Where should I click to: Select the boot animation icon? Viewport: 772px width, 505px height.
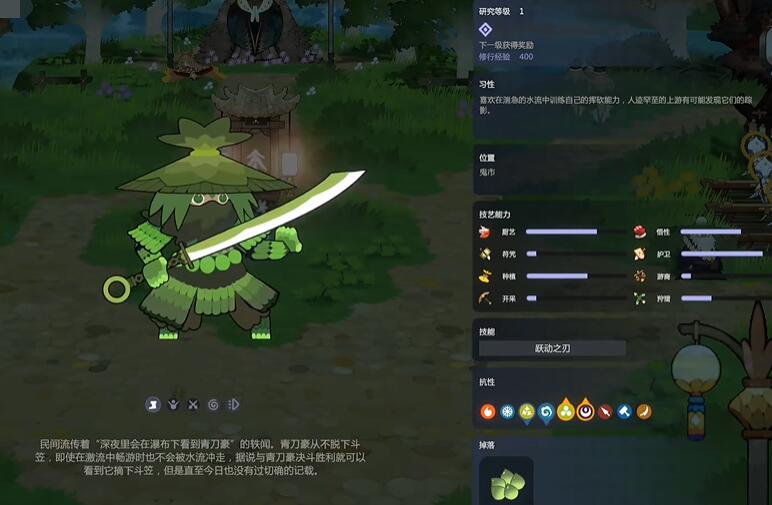(153, 404)
